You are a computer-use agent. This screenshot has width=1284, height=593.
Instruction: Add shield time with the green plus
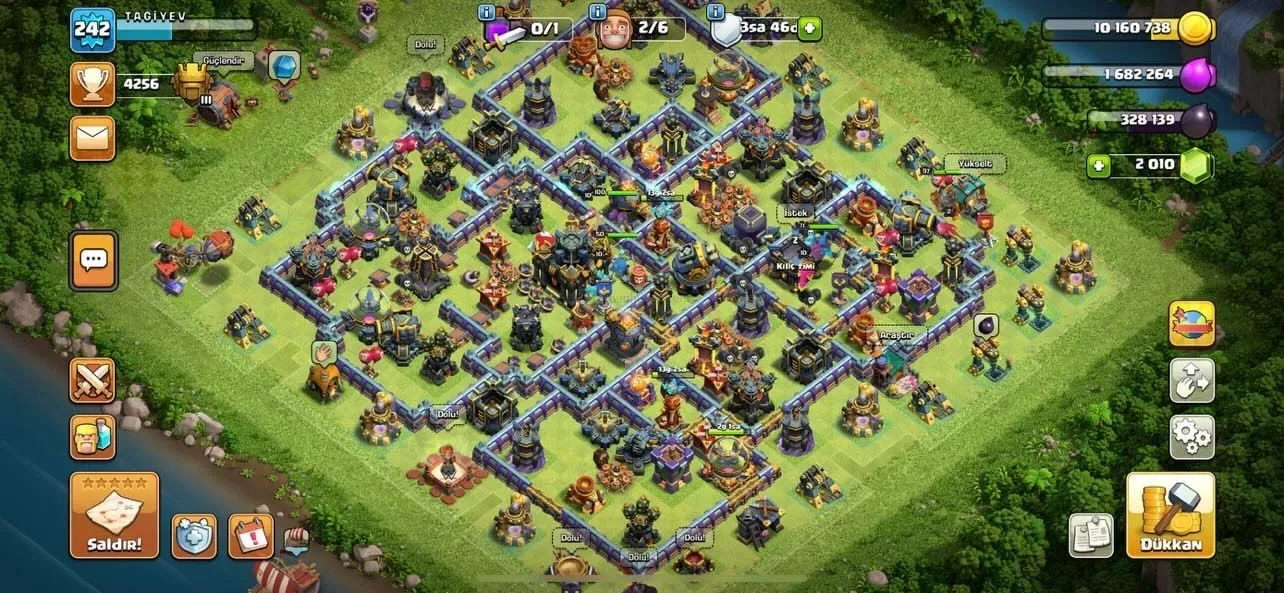pyautogui.click(x=809, y=28)
